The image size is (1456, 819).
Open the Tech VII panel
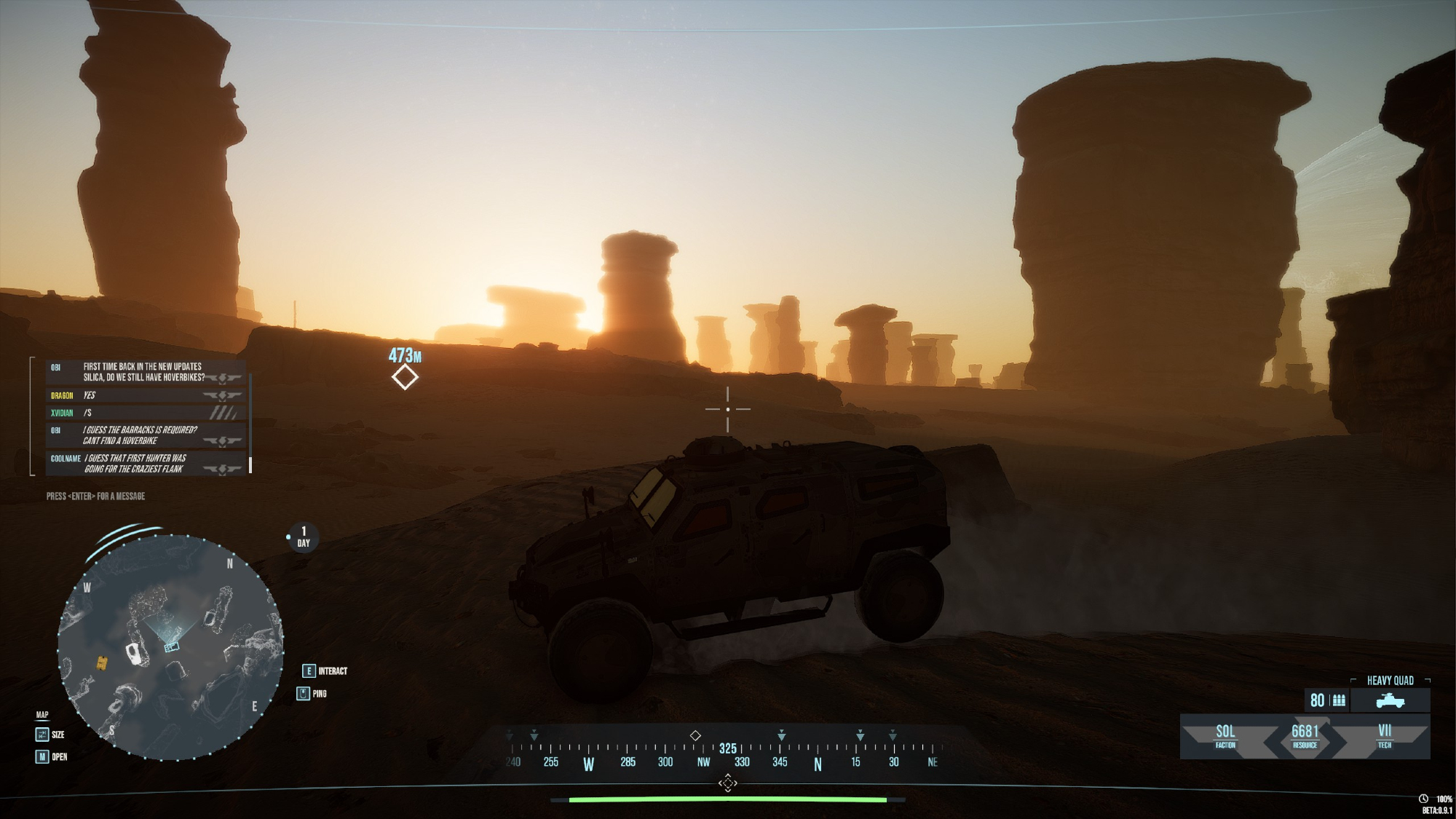tap(1384, 736)
